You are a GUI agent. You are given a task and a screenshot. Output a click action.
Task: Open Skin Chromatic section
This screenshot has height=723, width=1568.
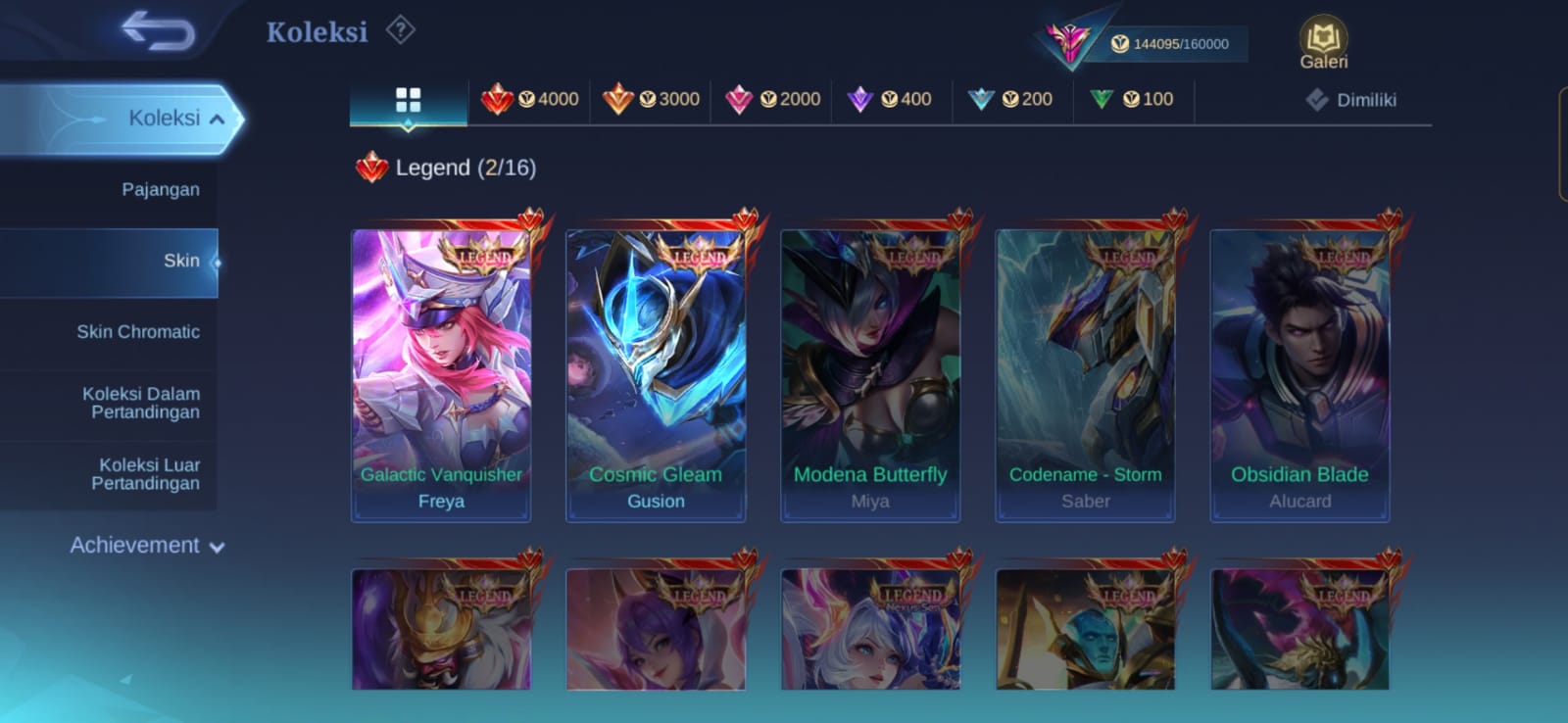pos(138,332)
